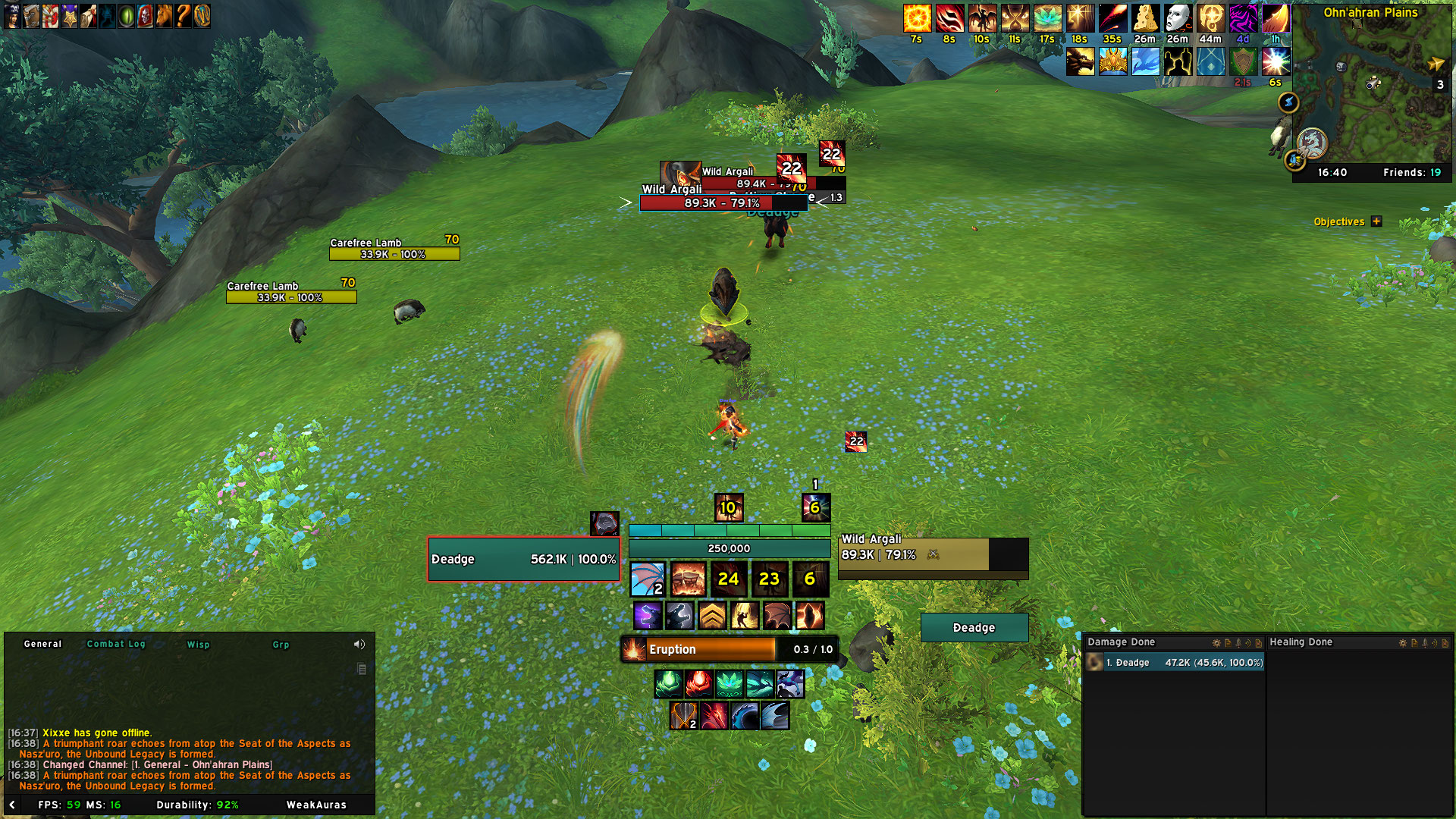Open the Healing Done meter header
The height and width of the screenshot is (819, 1456).
(x=1301, y=642)
